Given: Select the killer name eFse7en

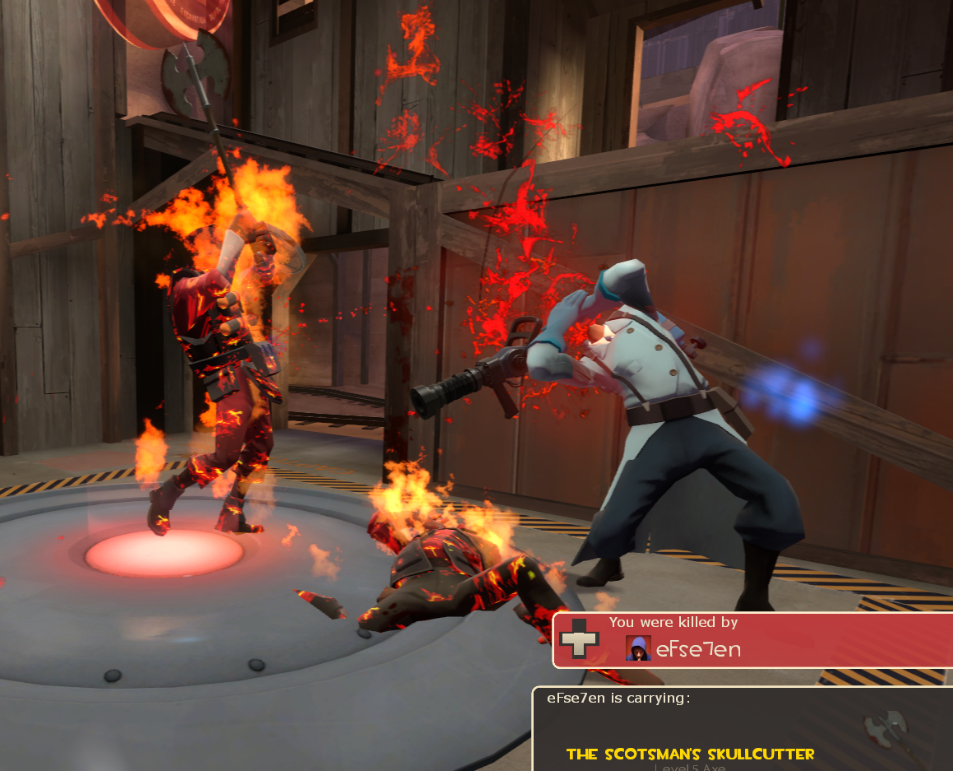Looking at the screenshot, I should (699, 649).
